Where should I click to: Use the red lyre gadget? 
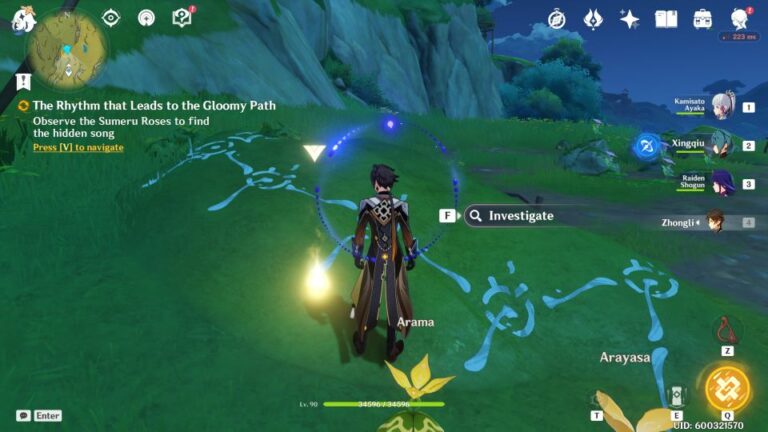pos(727,329)
